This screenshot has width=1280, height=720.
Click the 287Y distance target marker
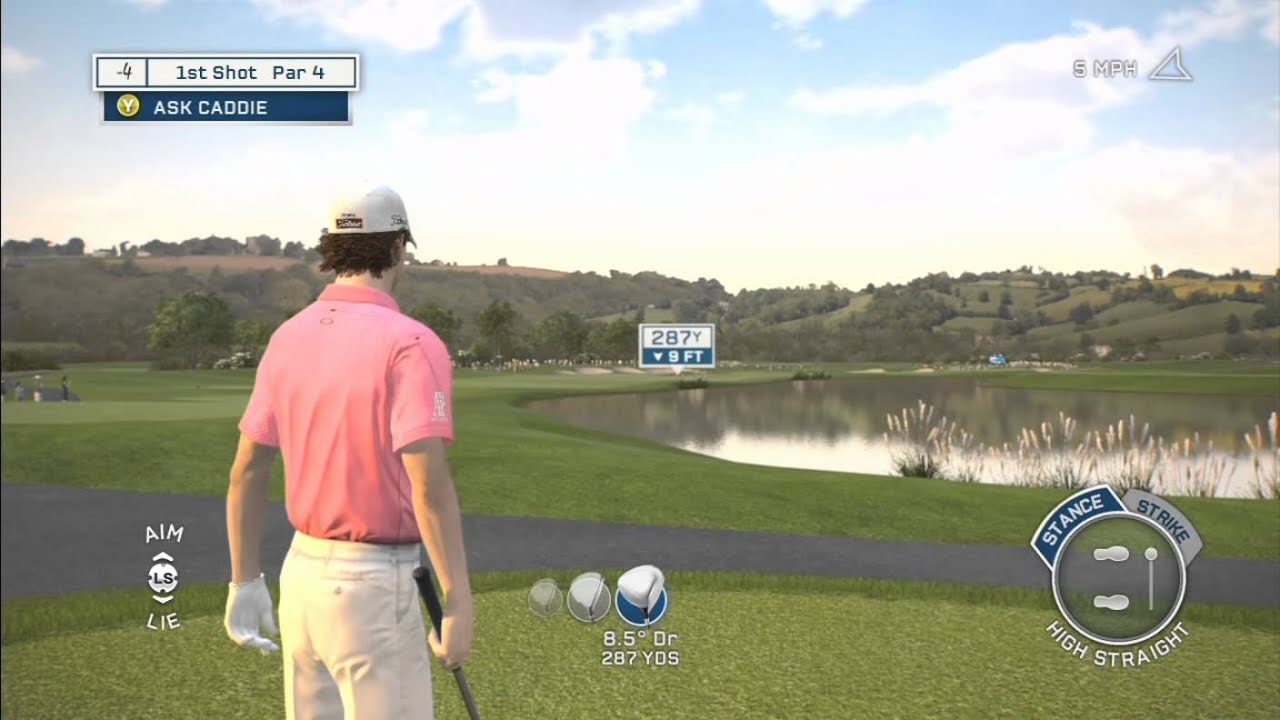pos(677,346)
